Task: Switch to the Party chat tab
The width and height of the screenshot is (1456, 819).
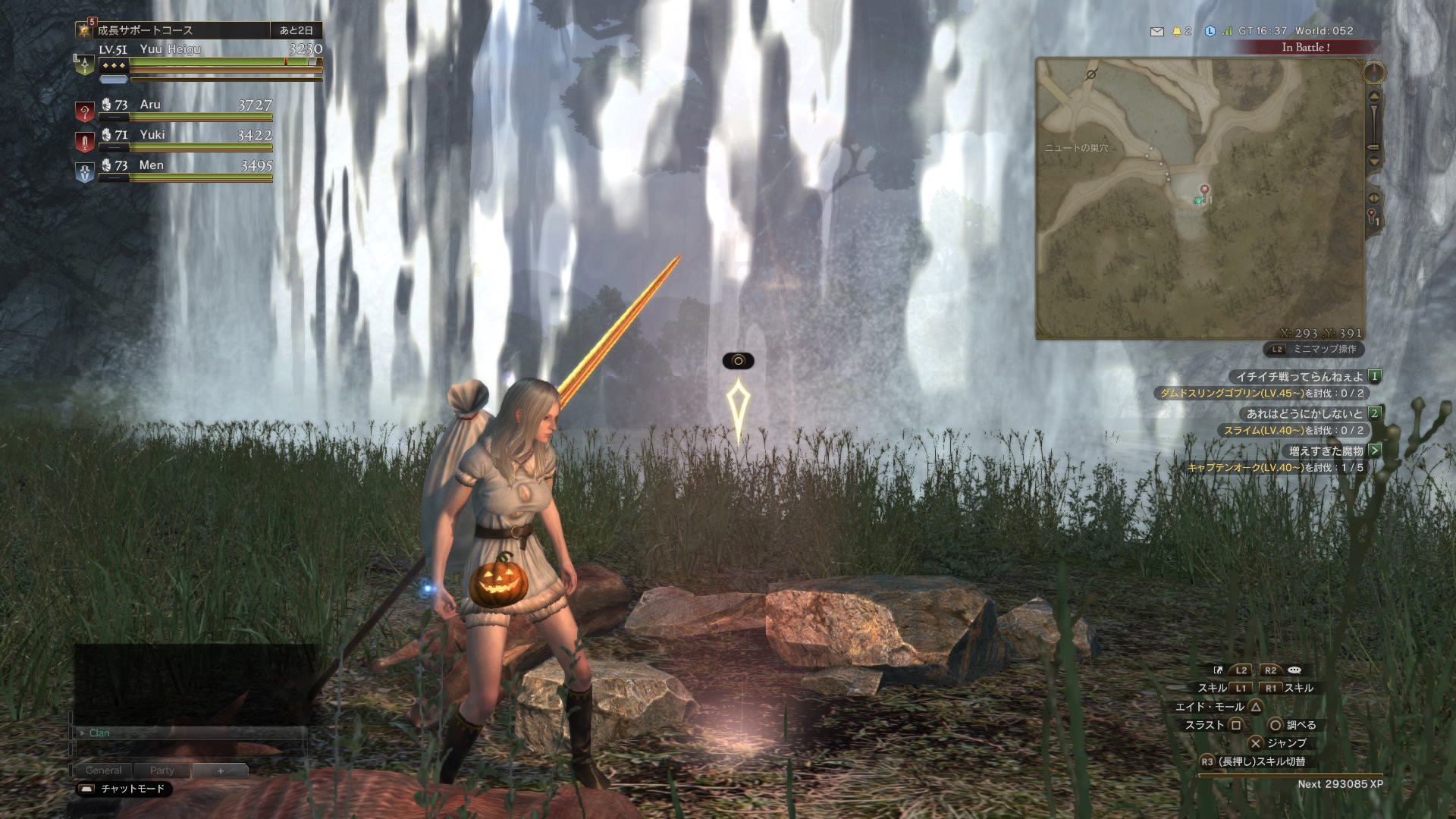Action: pos(162,770)
